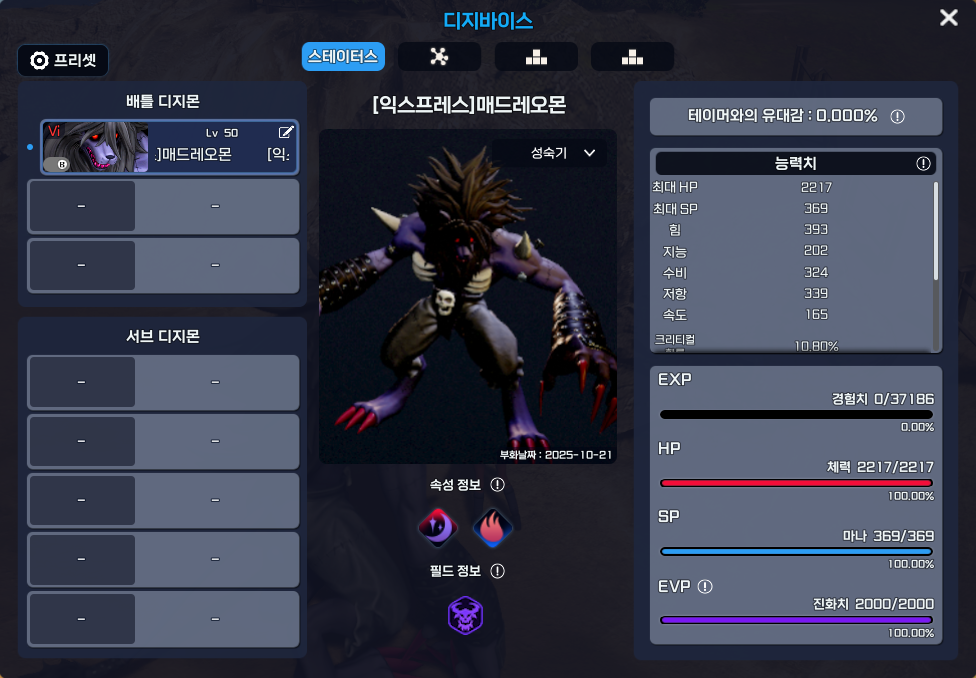Open the 필드 정보 info icon

497,571
